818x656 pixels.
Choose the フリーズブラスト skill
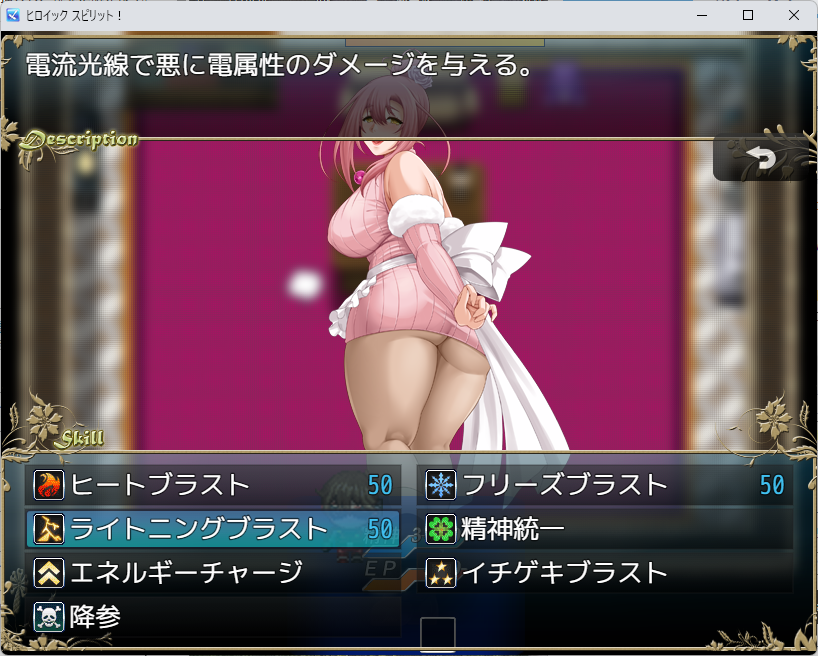pyautogui.click(x=605, y=485)
